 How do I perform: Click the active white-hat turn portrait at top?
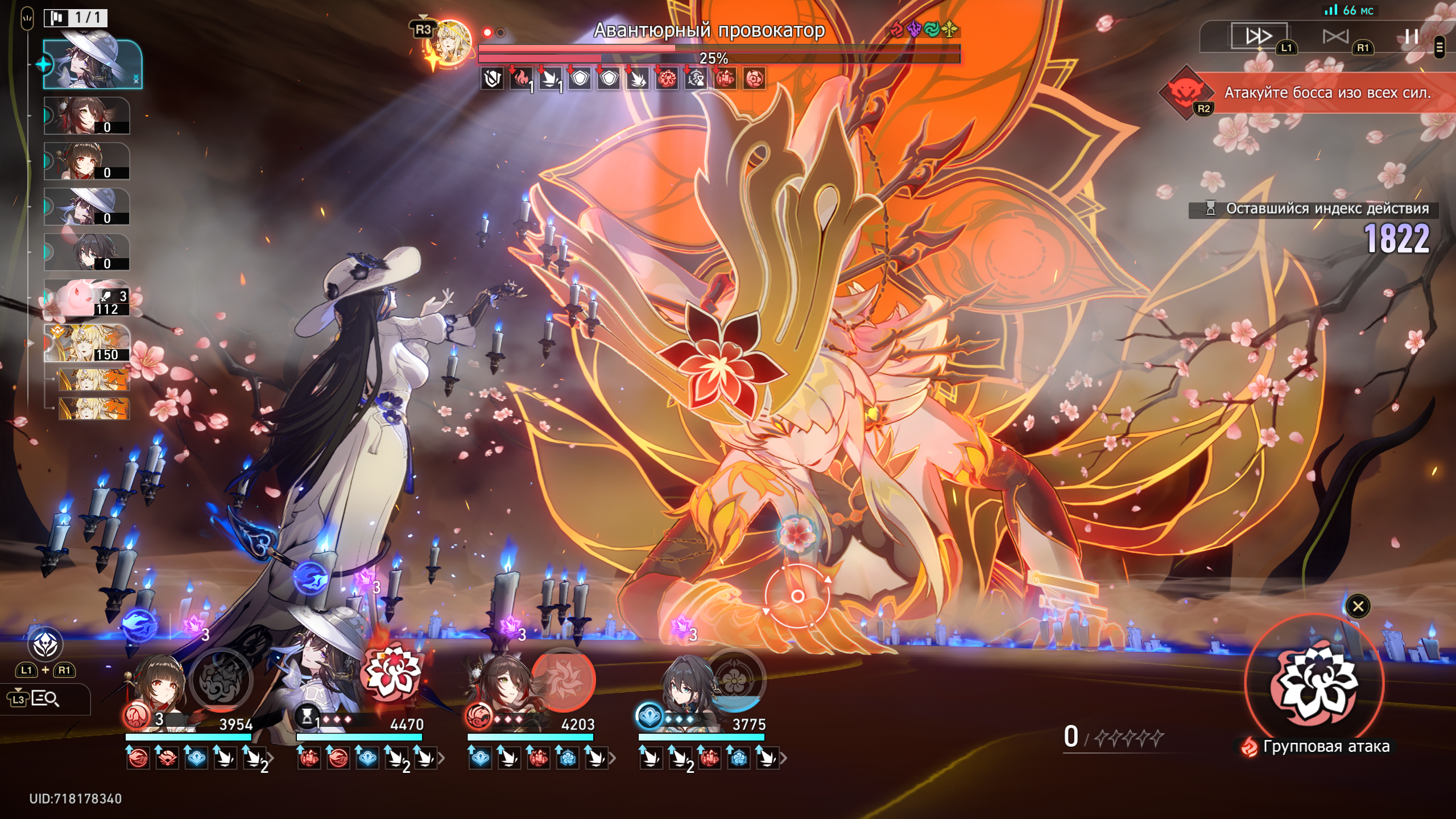pyautogui.click(x=92, y=64)
